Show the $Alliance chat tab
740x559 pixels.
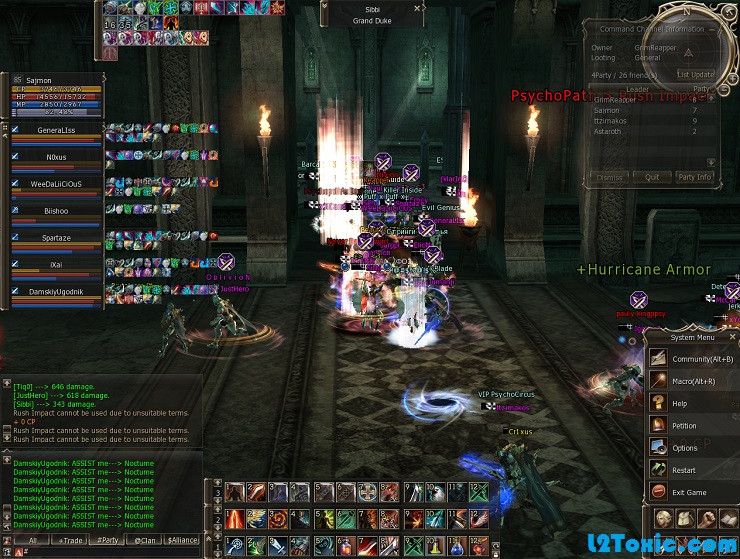point(182,540)
